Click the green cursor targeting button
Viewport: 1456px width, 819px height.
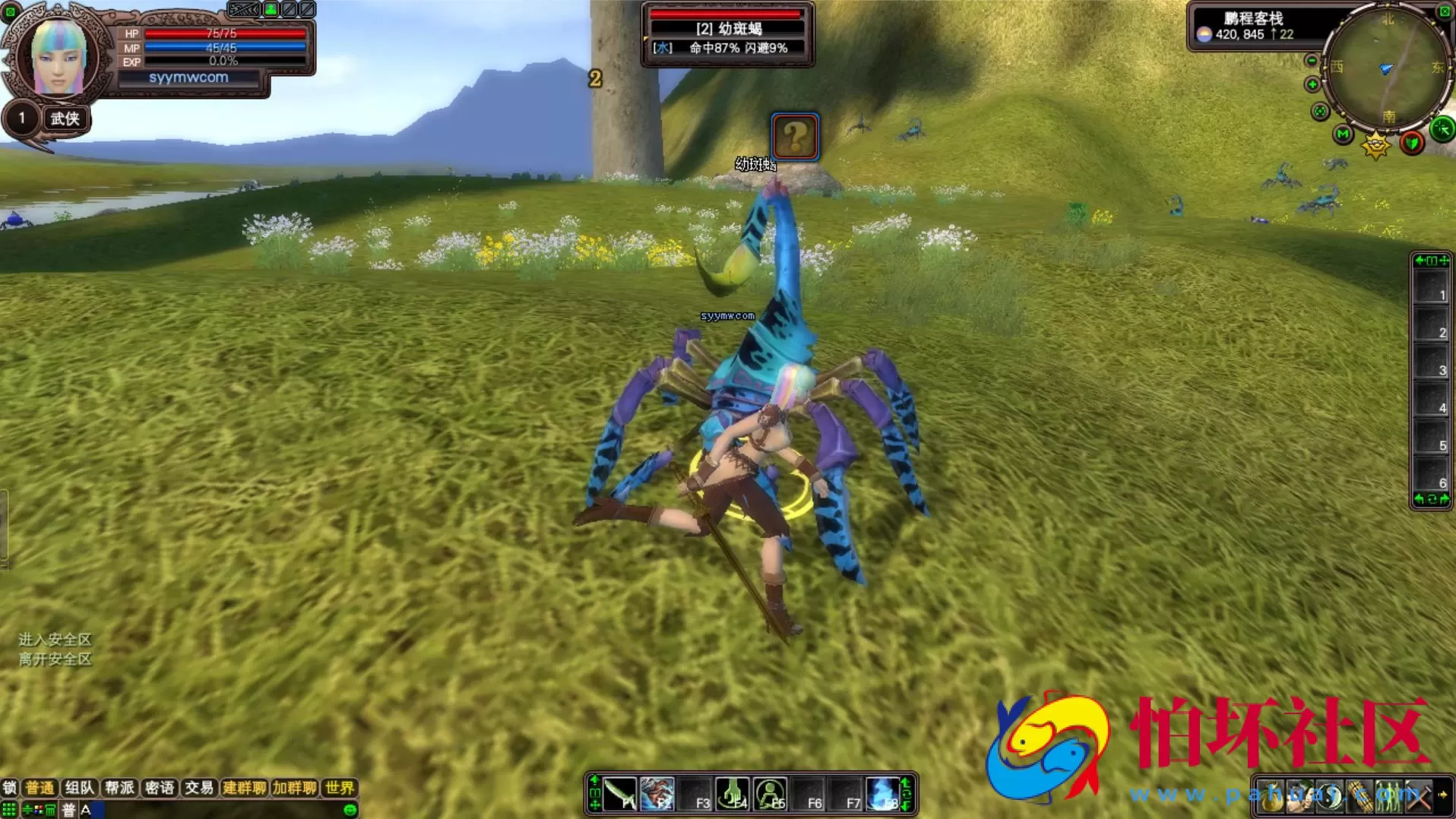click(1442, 129)
